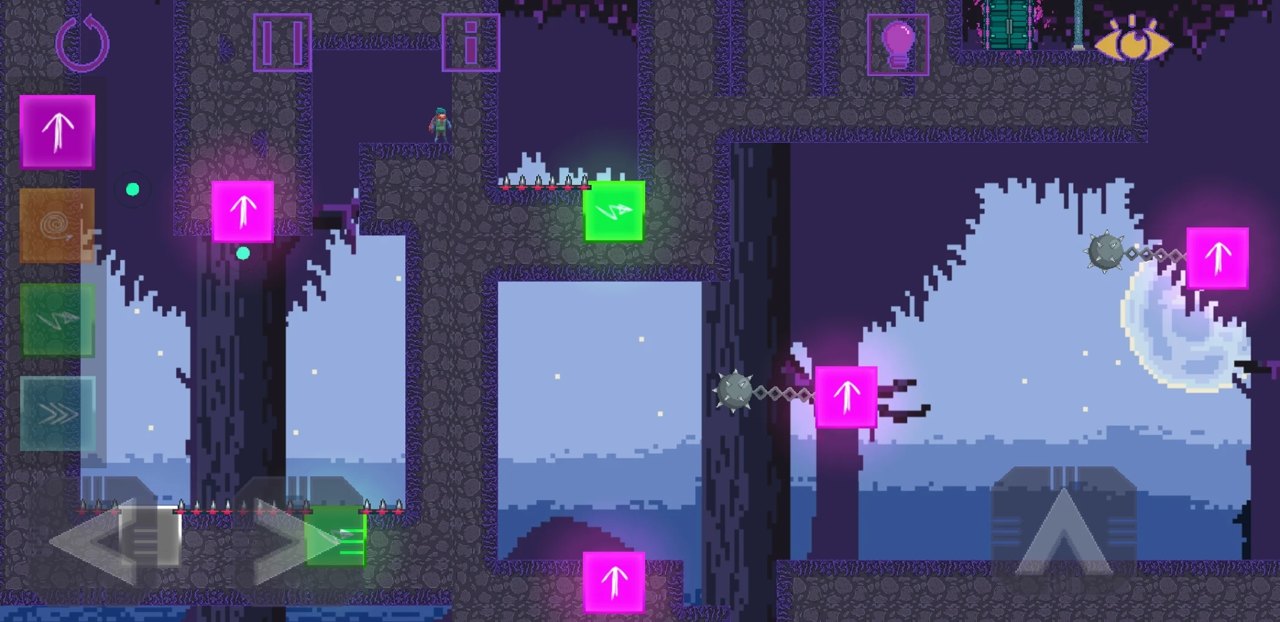Pause the game
The image size is (1280, 622).
282,43
